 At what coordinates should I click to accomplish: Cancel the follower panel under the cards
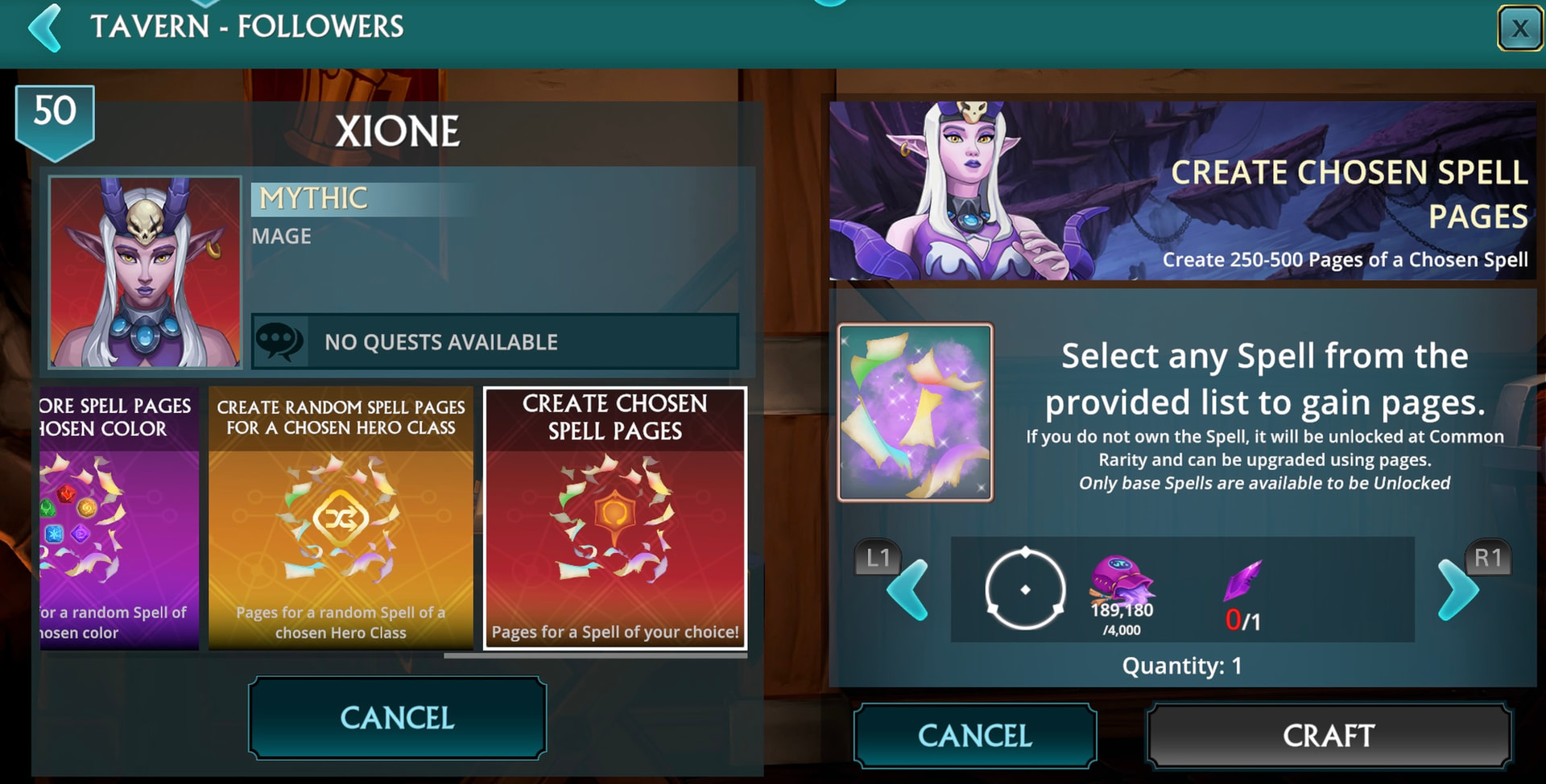[397, 717]
